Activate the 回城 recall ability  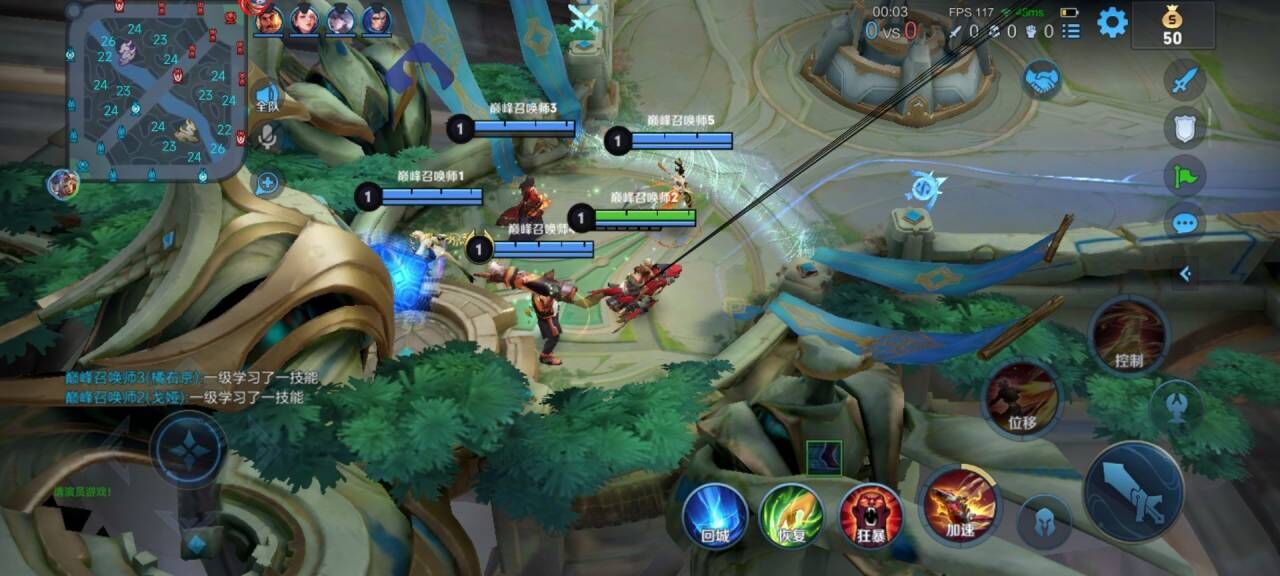point(715,516)
